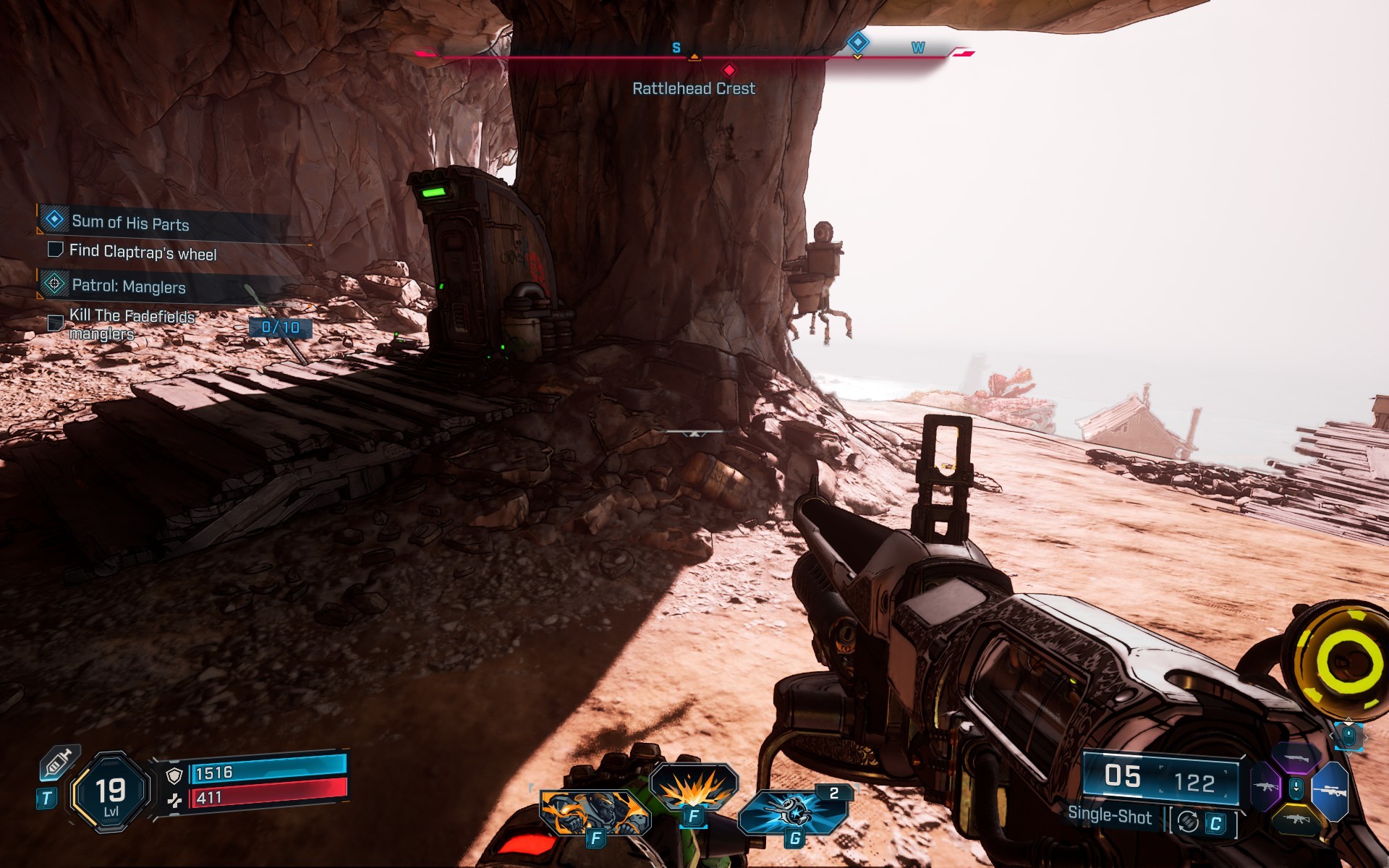Select the Sum of His Parts quest tracker
The height and width of the screenshot is (868, 1389).
coord(130,222)
